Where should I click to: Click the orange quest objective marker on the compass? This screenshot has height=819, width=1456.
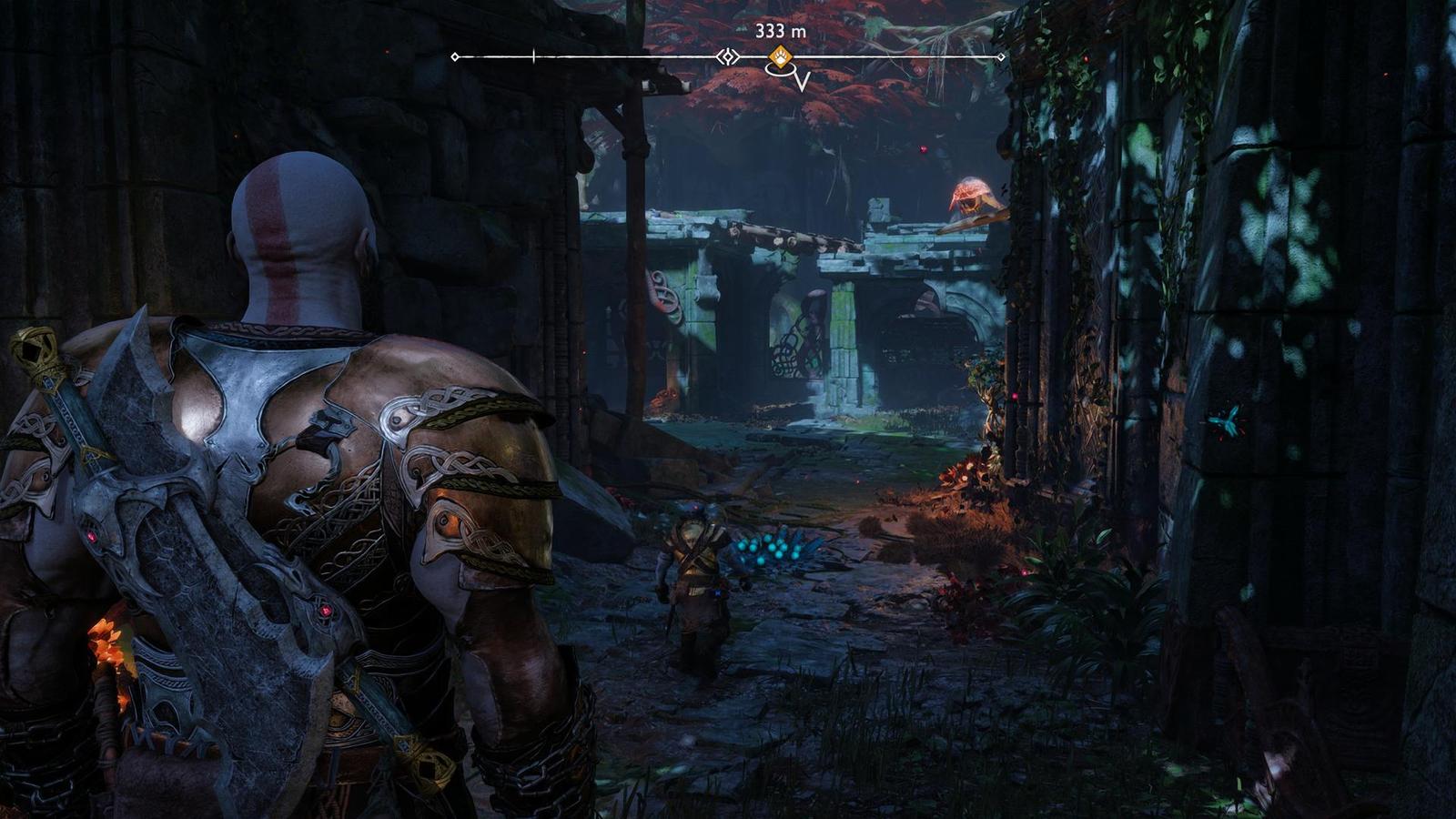pyautogui.click(x=780, y=57)
